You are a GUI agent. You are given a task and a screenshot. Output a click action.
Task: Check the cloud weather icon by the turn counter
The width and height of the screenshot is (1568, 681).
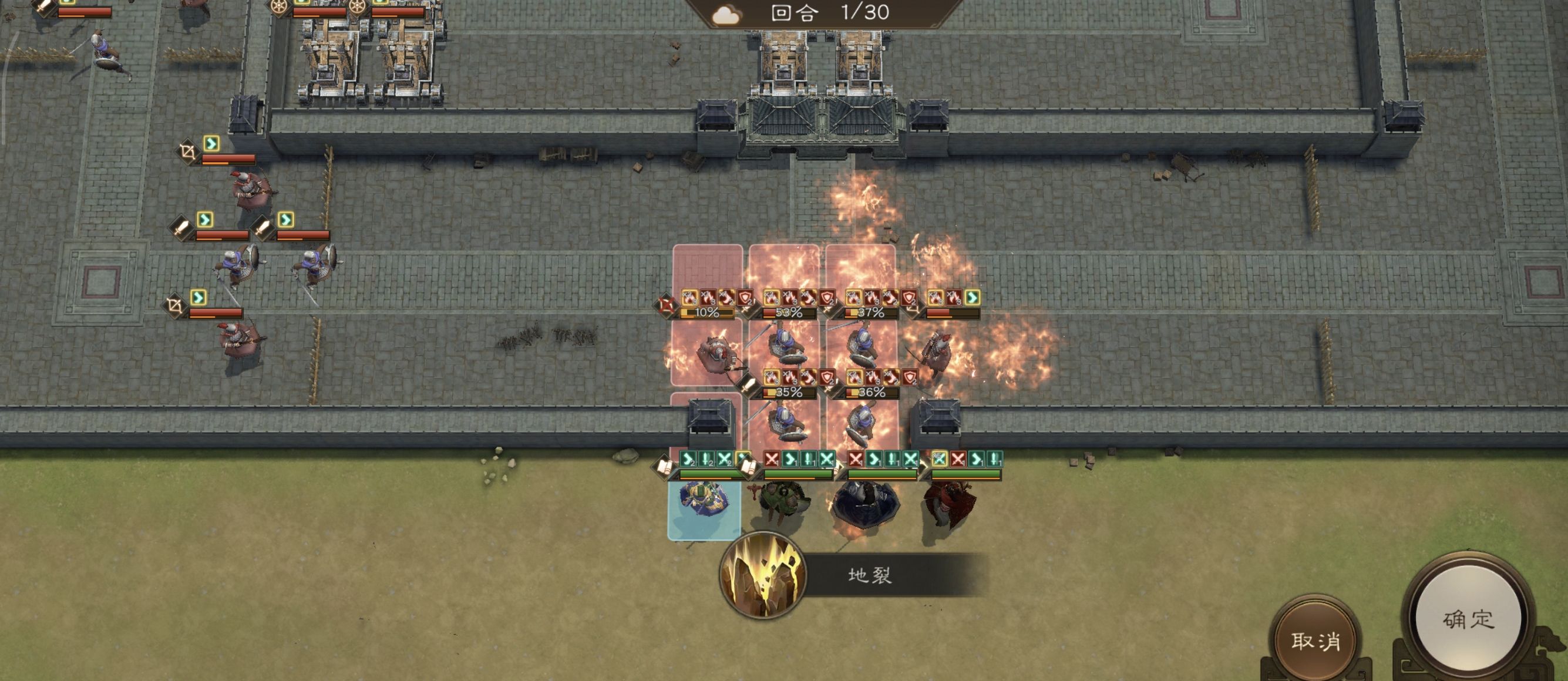[x=726, y=14]
